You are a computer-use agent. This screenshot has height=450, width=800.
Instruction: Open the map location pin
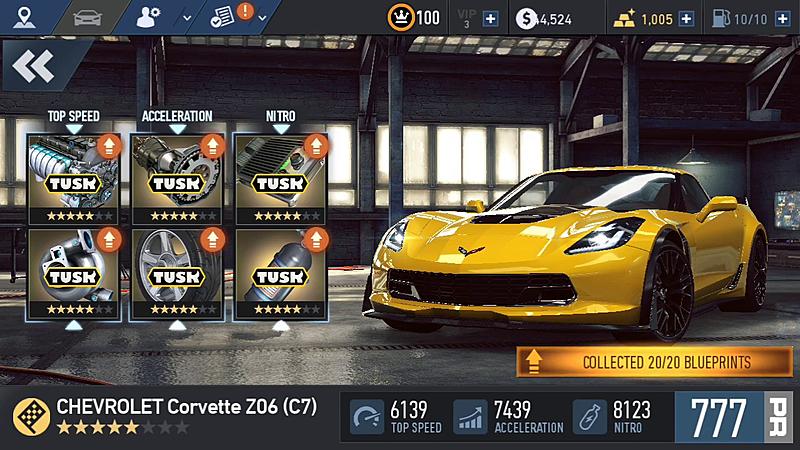pos(22,17)
